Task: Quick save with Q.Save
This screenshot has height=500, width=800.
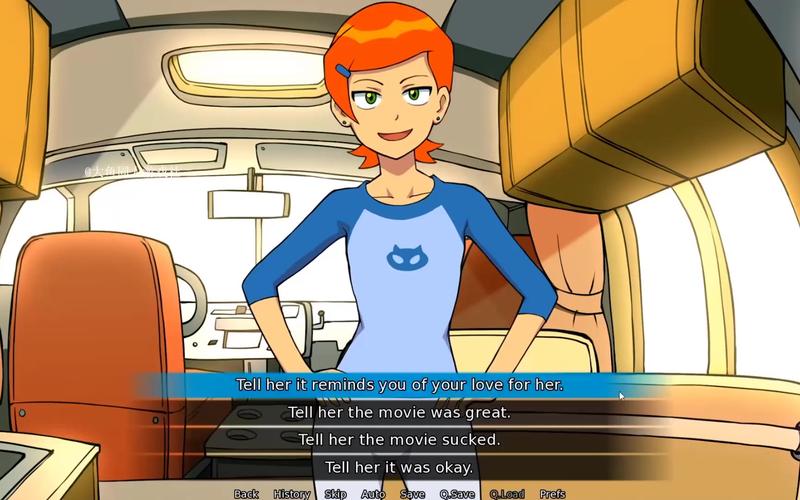Action: click(457, 494)
